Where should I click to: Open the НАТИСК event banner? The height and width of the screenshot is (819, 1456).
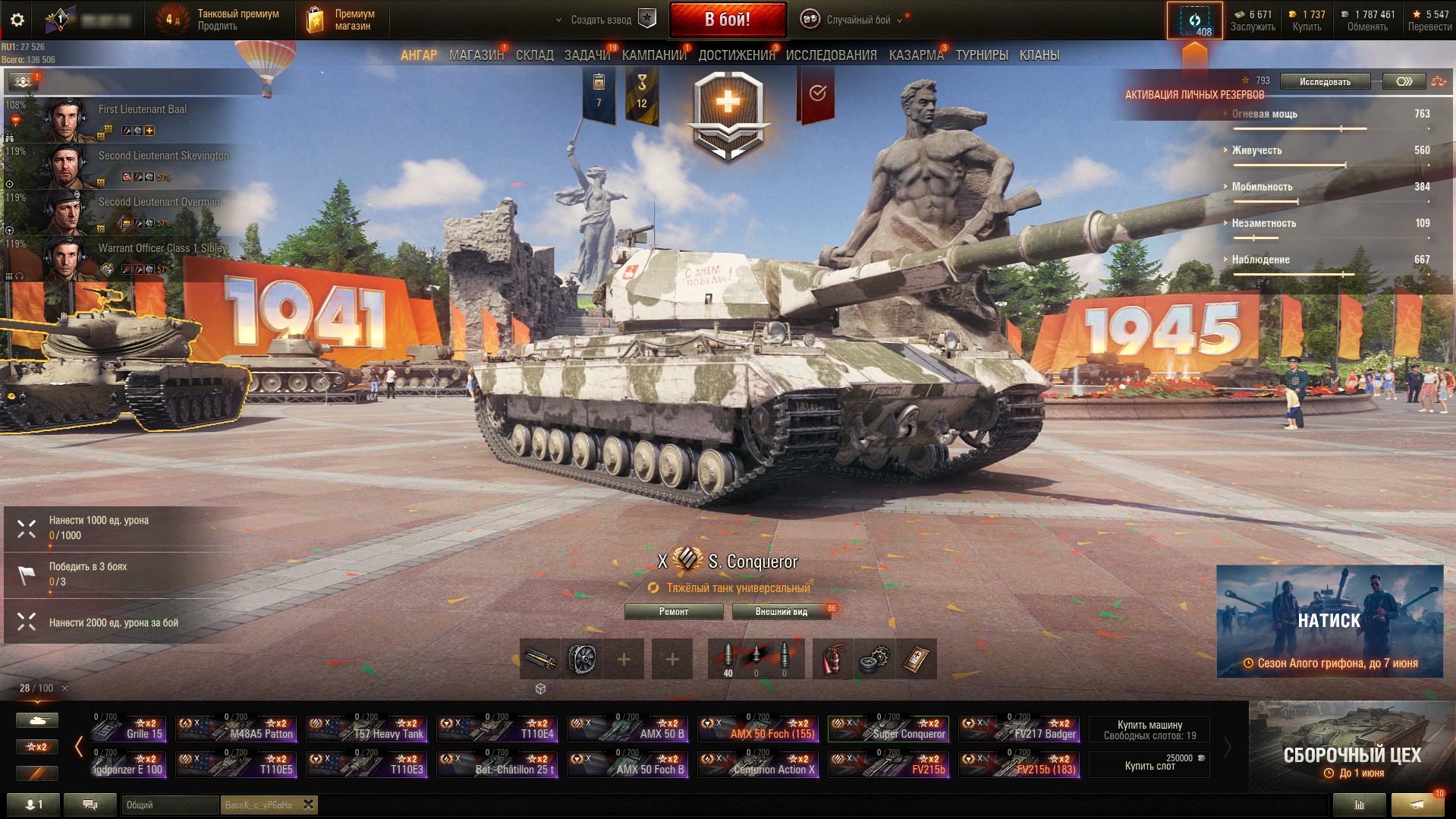1329,621
